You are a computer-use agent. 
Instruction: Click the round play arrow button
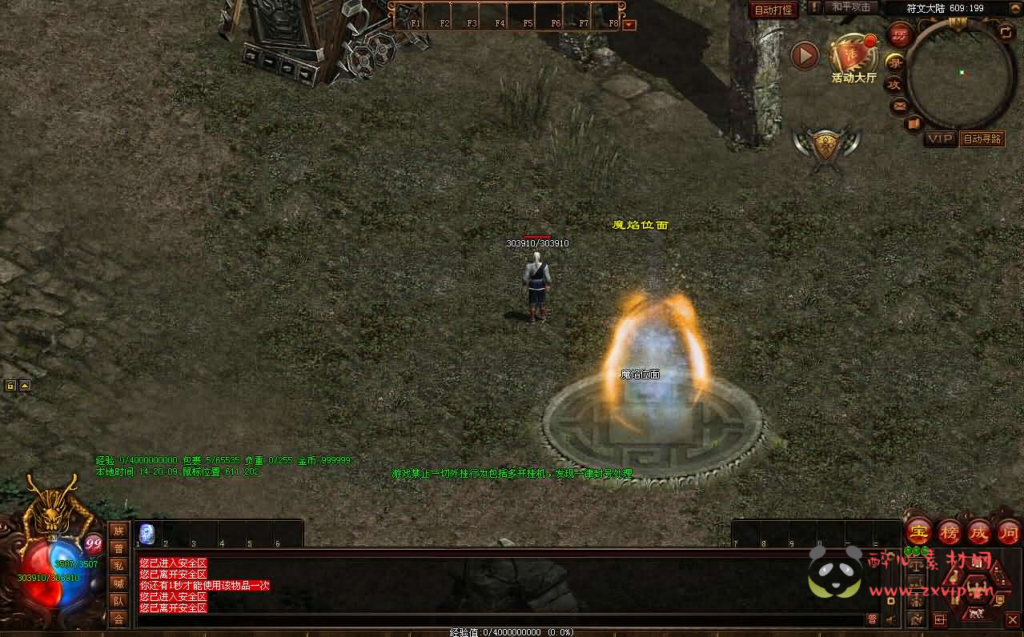point(805,55)
